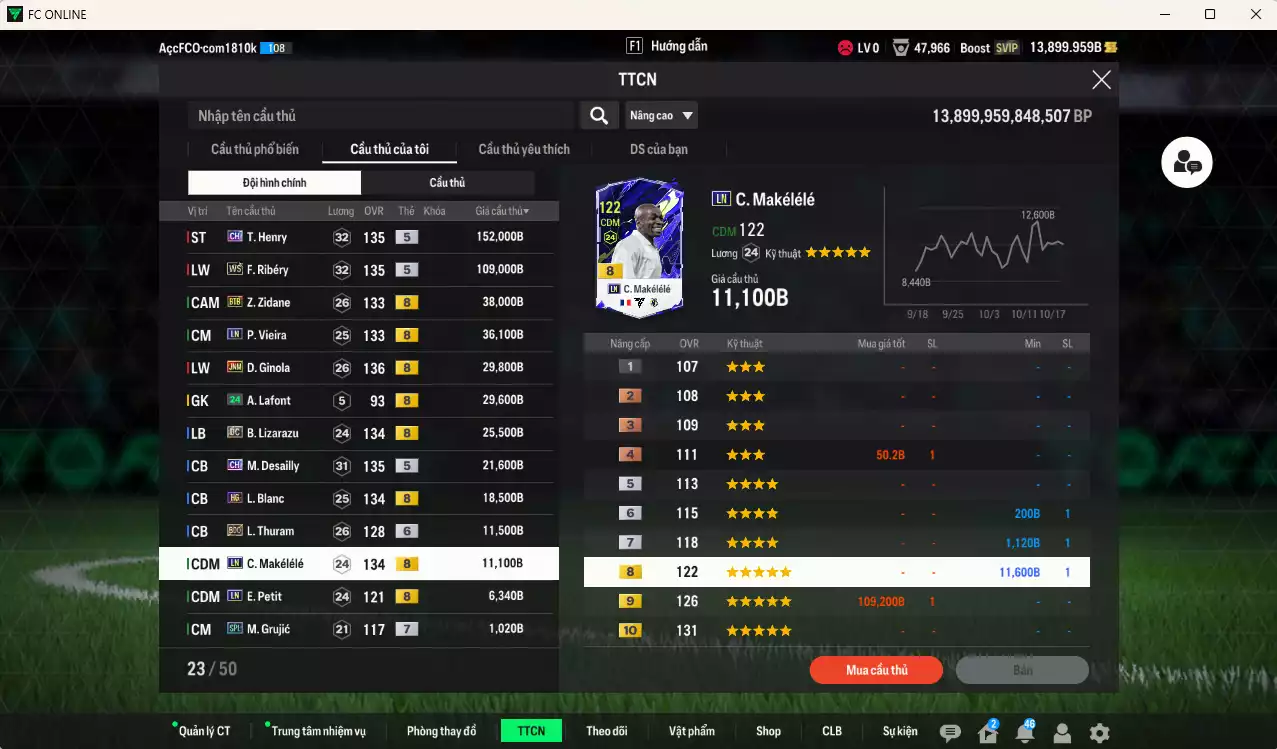Open the Nâng cao dropdown

(x=661, y=116)
